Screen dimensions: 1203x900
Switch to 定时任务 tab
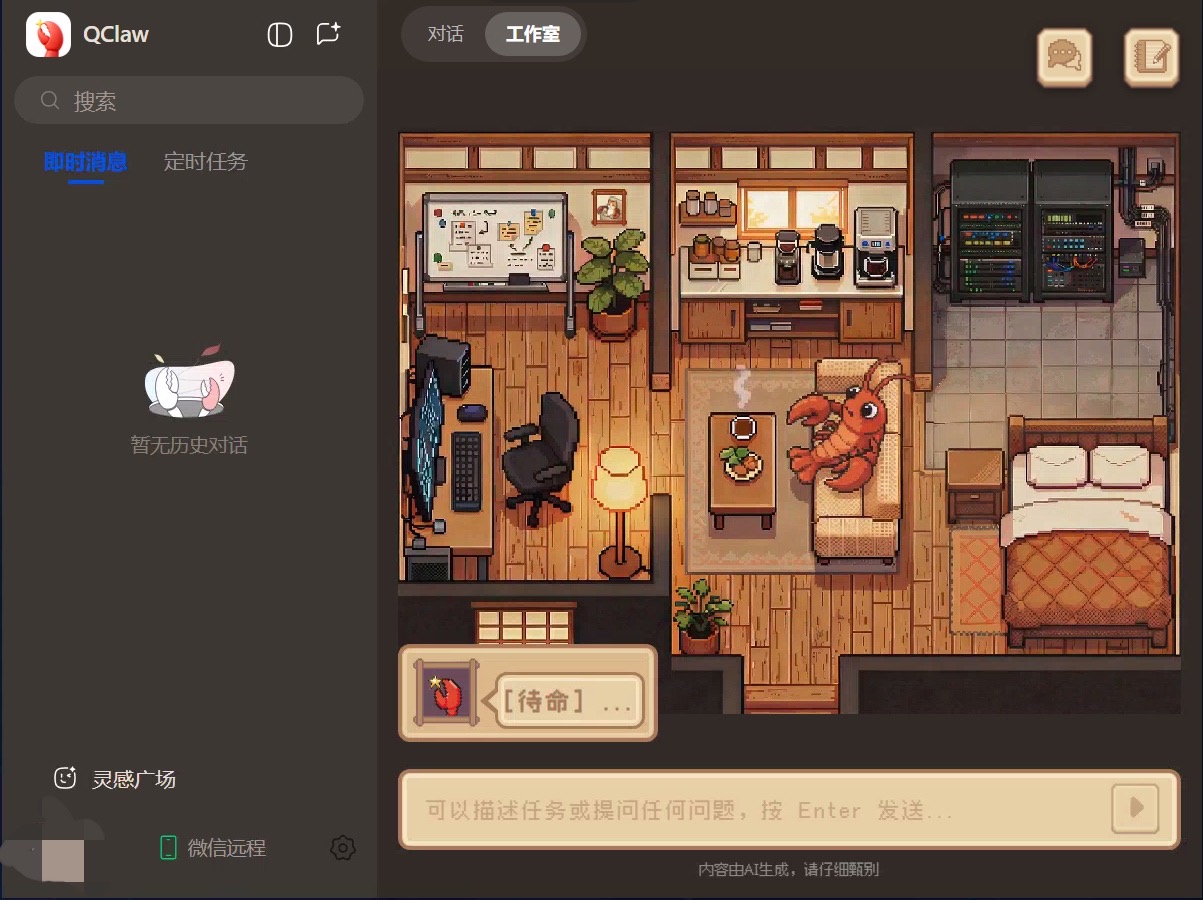(x=205, y=162)
